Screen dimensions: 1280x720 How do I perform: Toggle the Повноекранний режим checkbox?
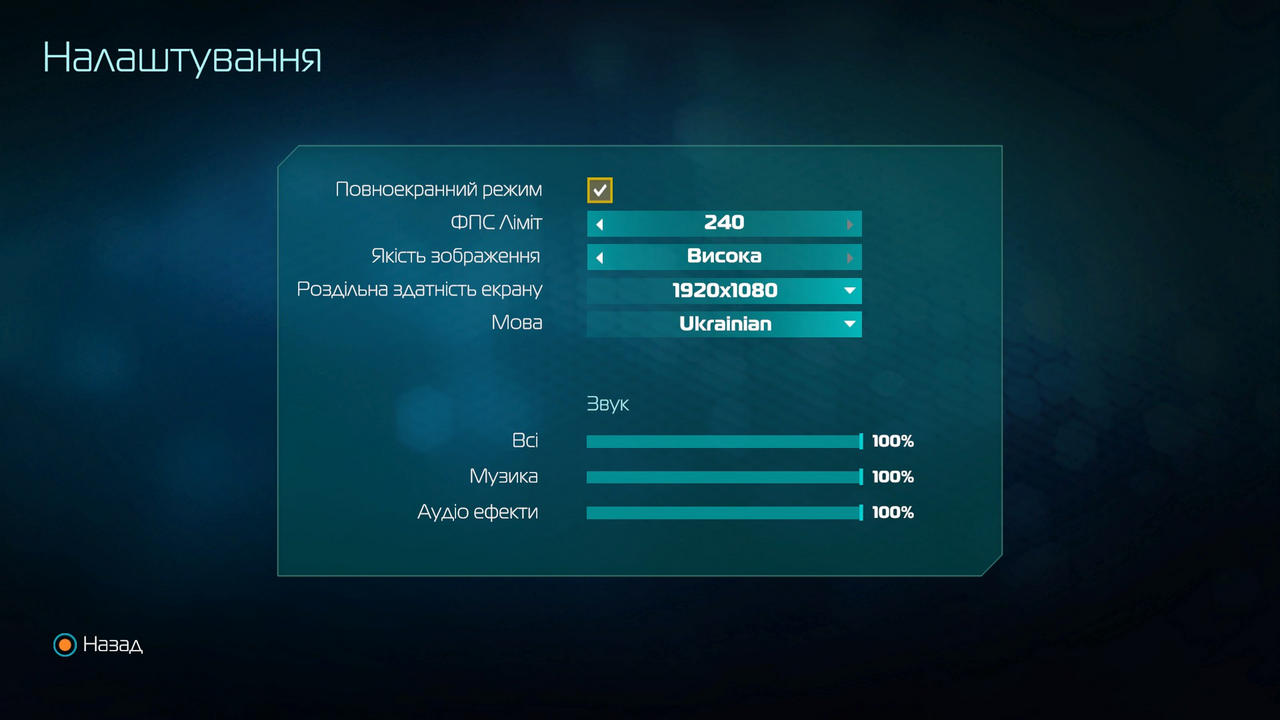pyautogui.click(x=599, y=190)
